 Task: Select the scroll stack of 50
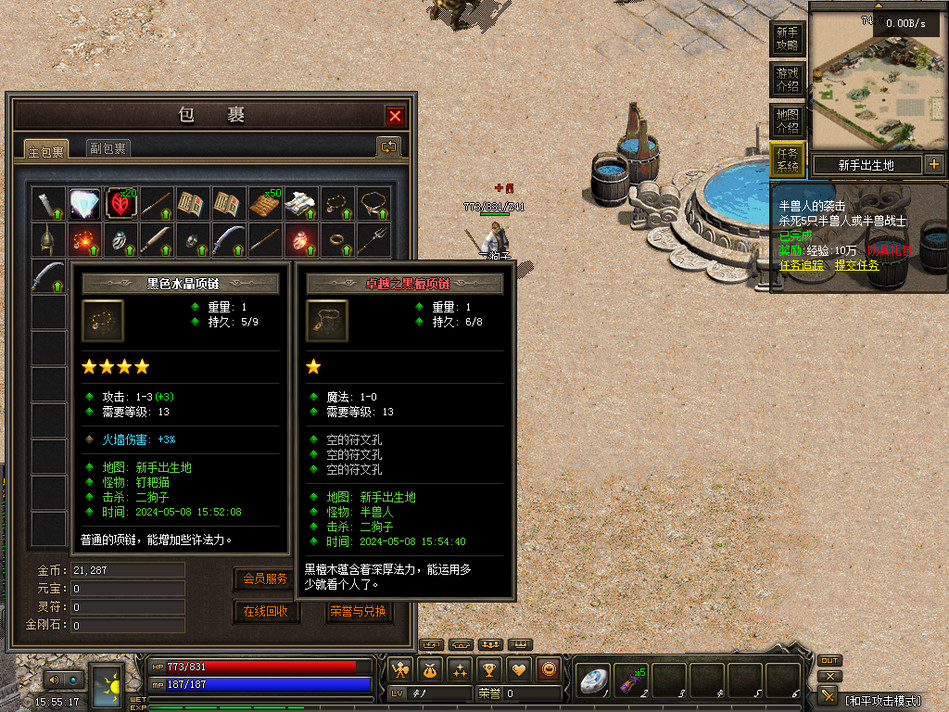(x=265, y=204)
